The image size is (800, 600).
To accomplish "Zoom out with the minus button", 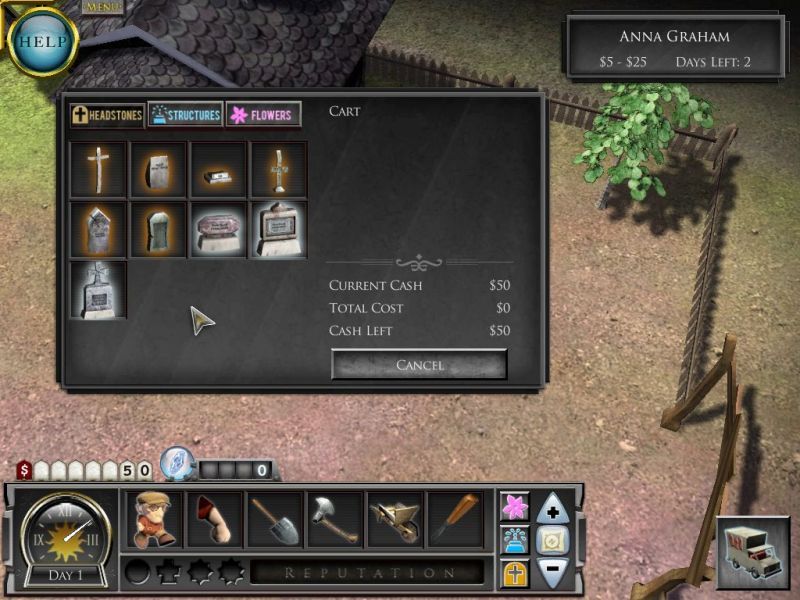I will point(553,571).
